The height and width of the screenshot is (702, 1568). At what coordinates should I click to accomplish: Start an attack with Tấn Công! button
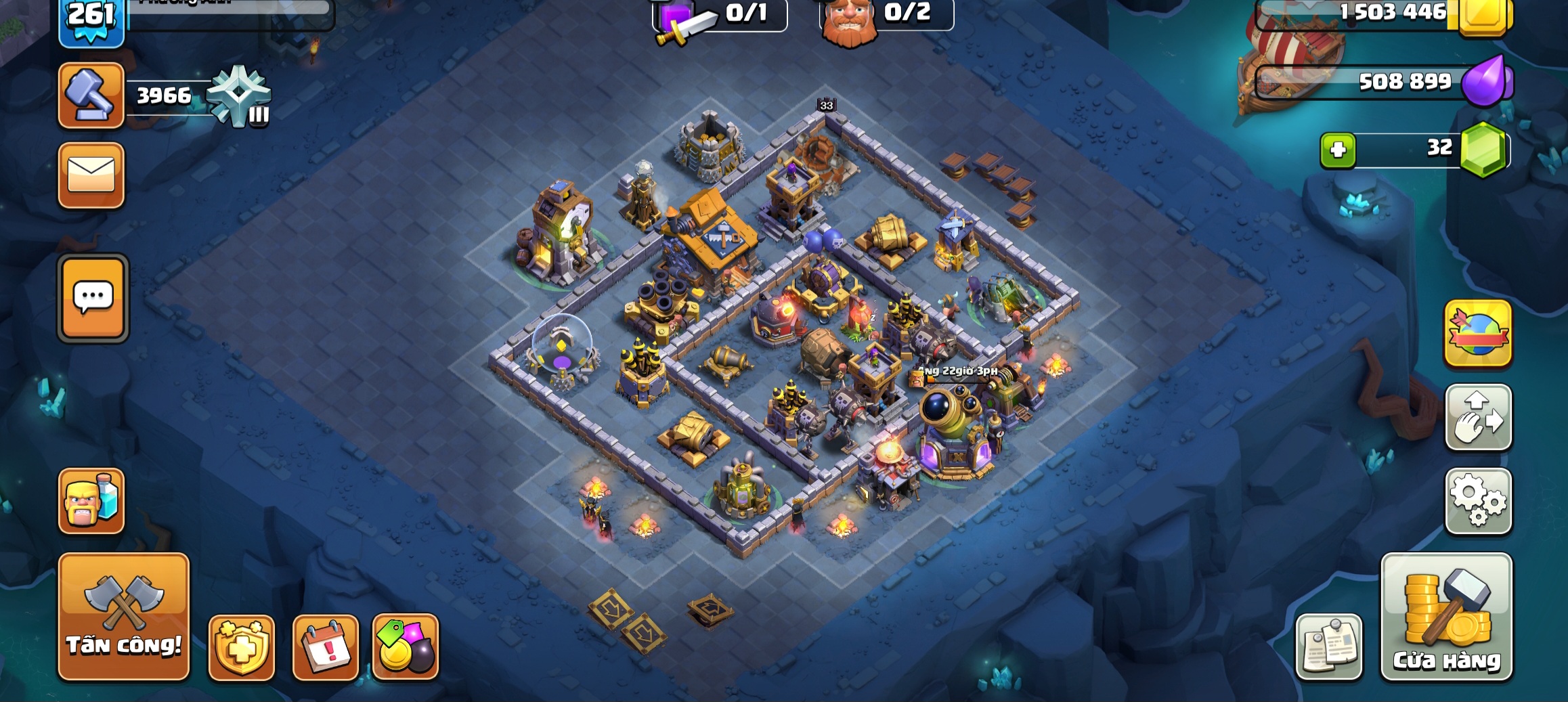124,616
